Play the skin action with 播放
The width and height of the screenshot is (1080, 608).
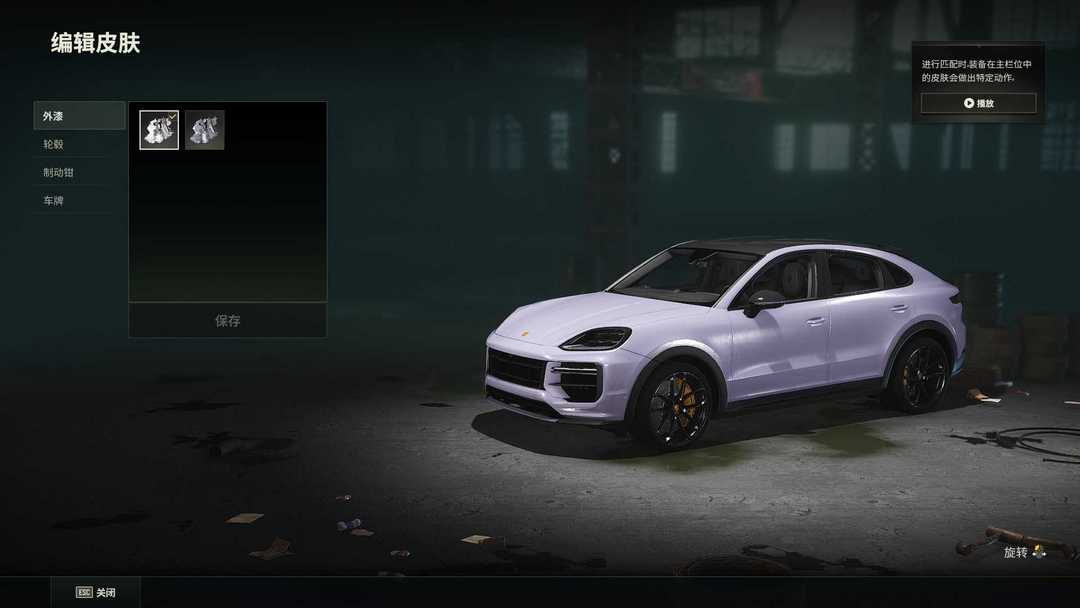[x=978, y=103]
